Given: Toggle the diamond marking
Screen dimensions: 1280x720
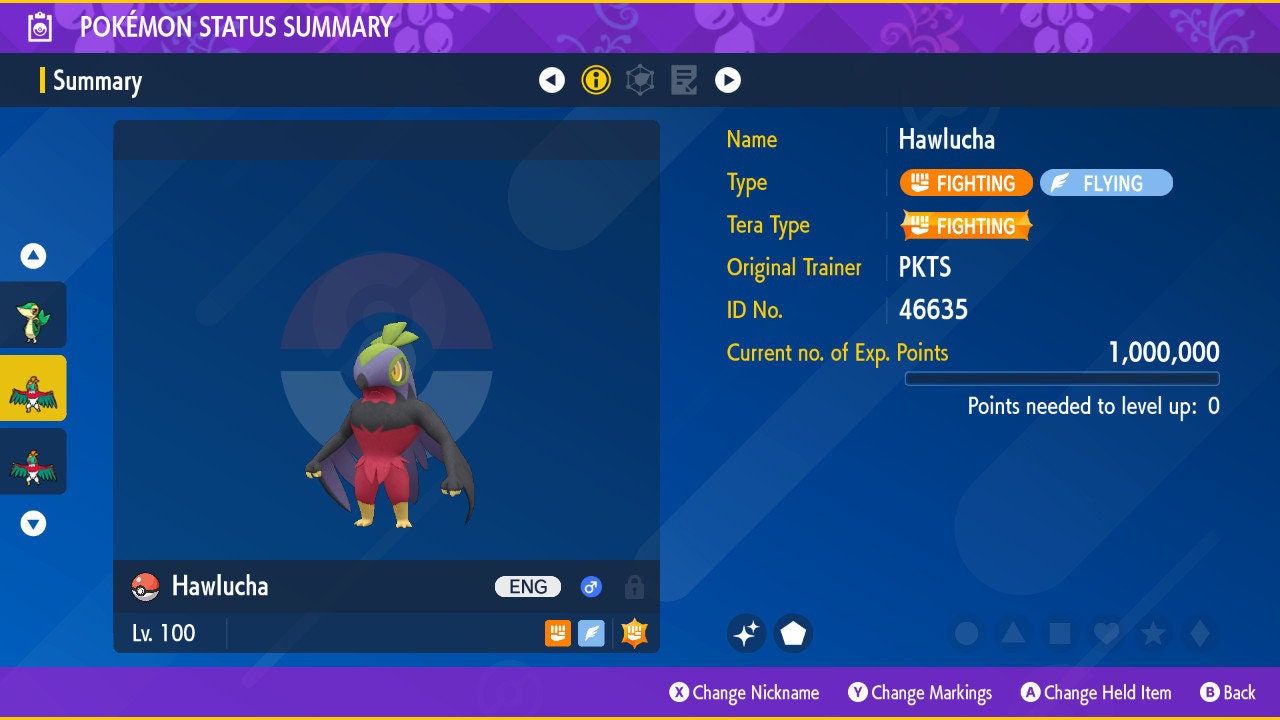Looking at the screenshot, I should point(1200,633).
